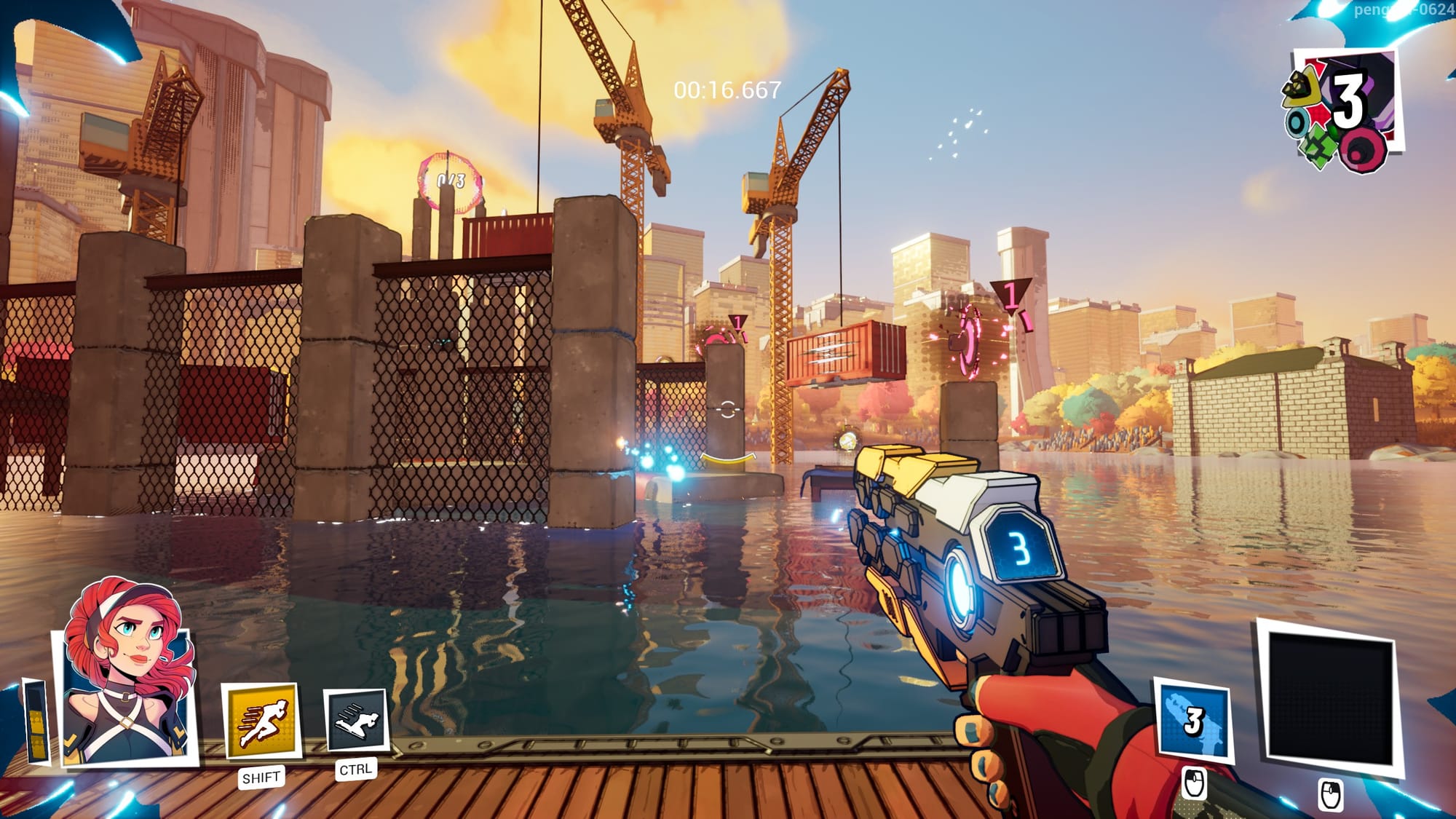This screenshot has height=819, width=1456.
Task: Activate the yellow sprint ability icon
Action: pyautogui.click(x=261, y=721)
